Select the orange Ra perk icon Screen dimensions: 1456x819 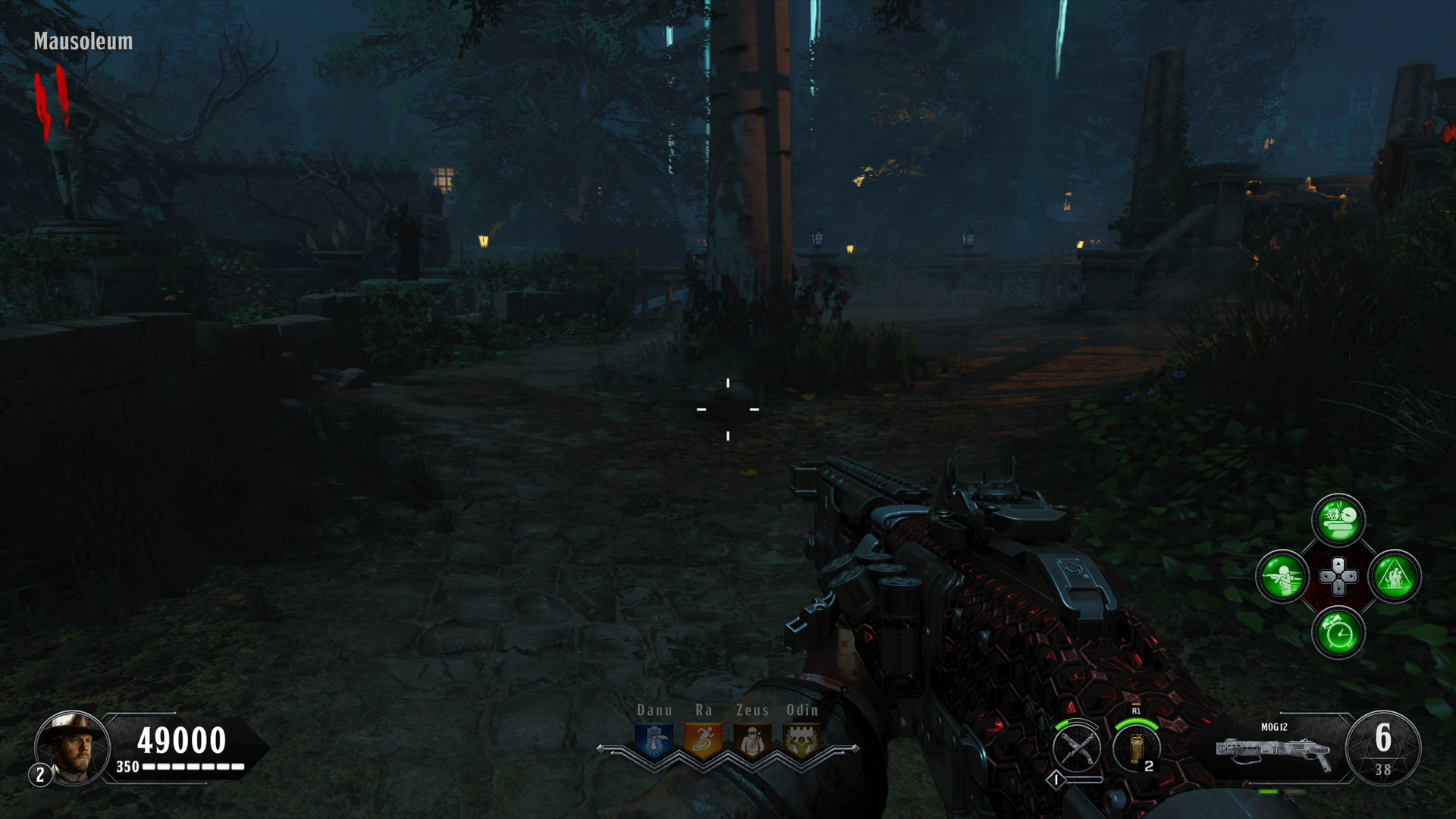[x=703, y=741]
